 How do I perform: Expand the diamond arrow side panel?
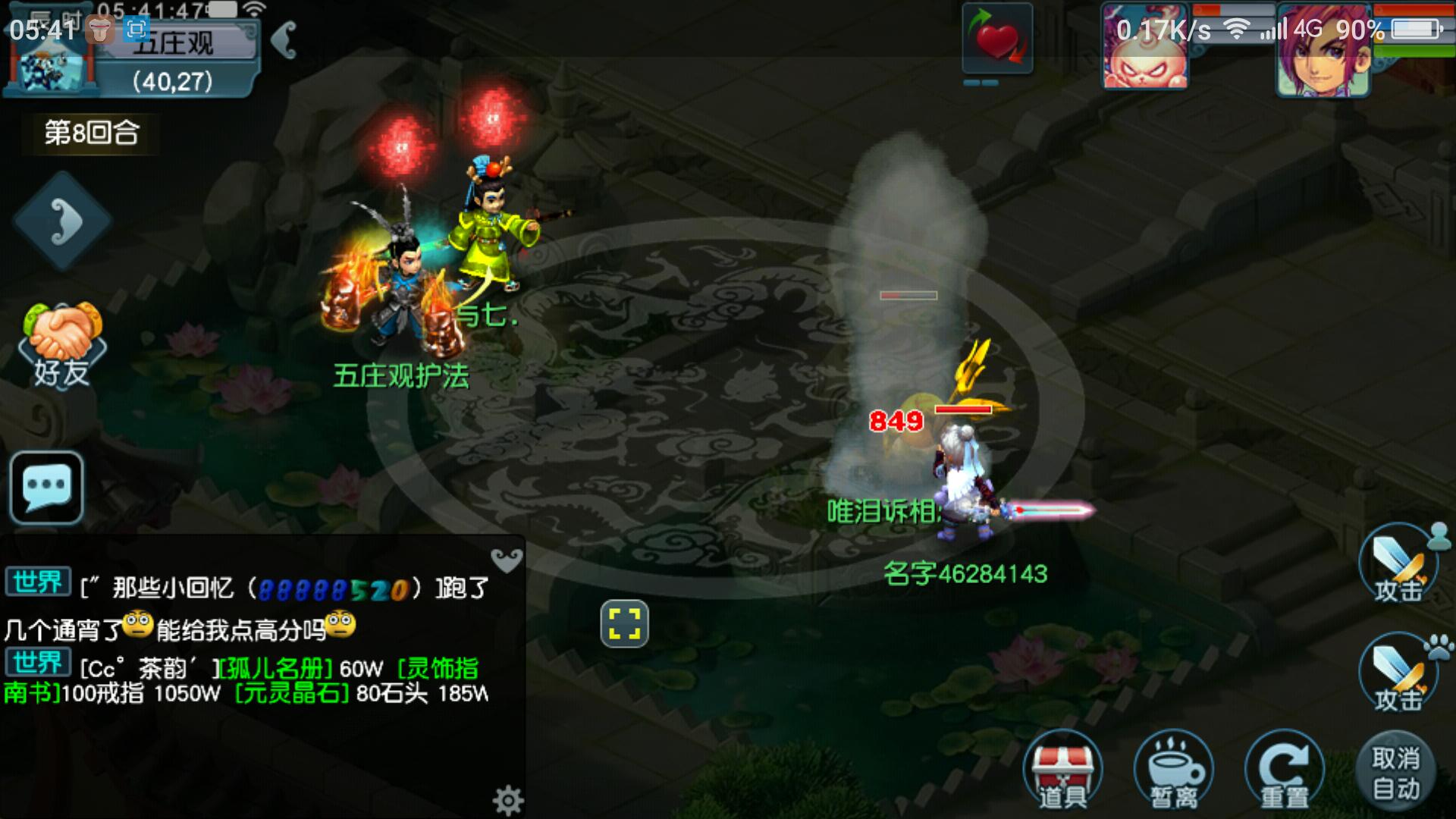[62, 221]
